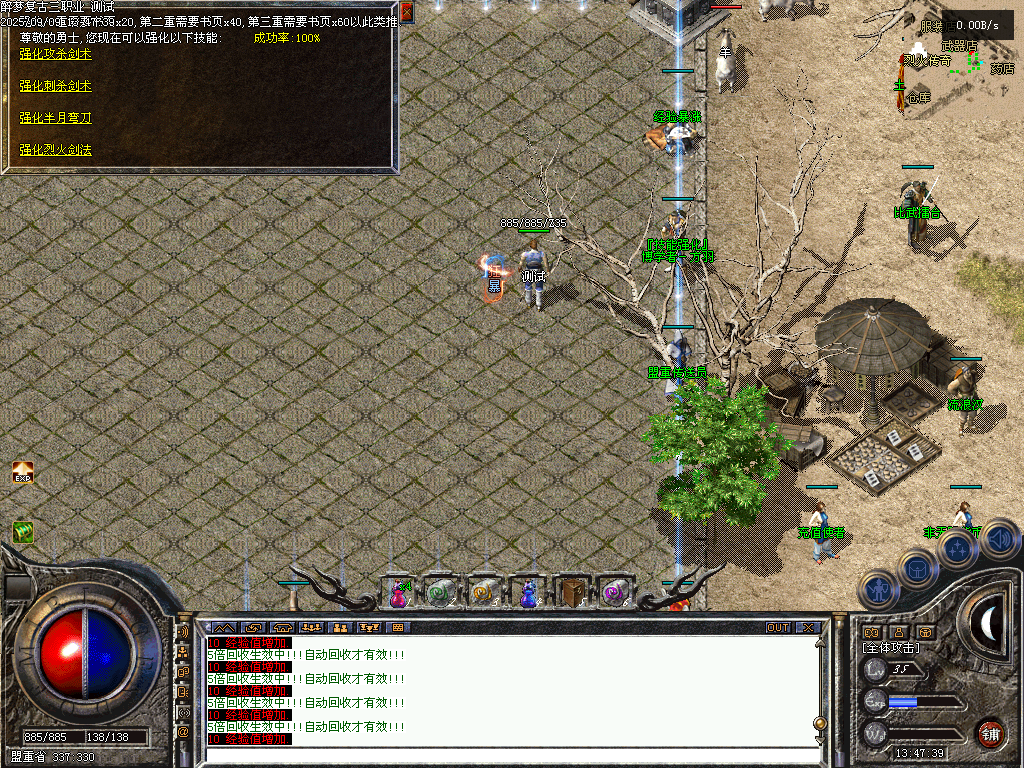Screen dimensions: 1024x768
Task: Open the skills sparkle round button
Action: [957, 548]
